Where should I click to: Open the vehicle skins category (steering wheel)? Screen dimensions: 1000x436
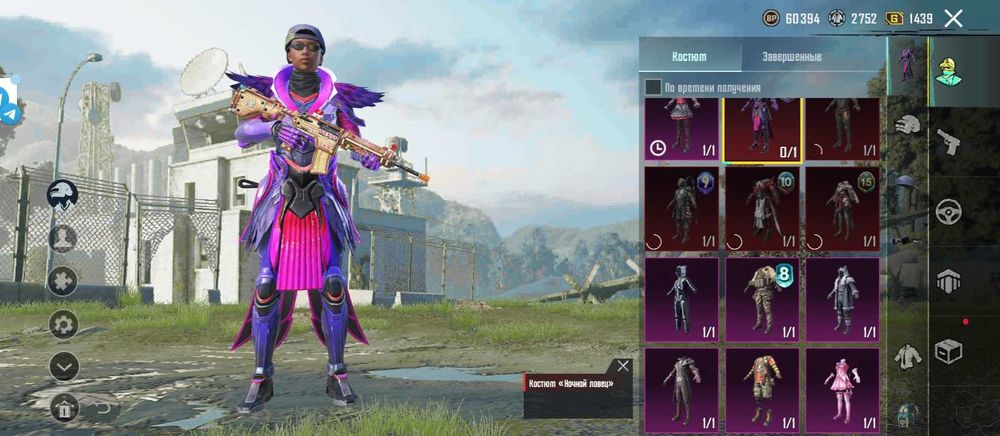point(947,212)
